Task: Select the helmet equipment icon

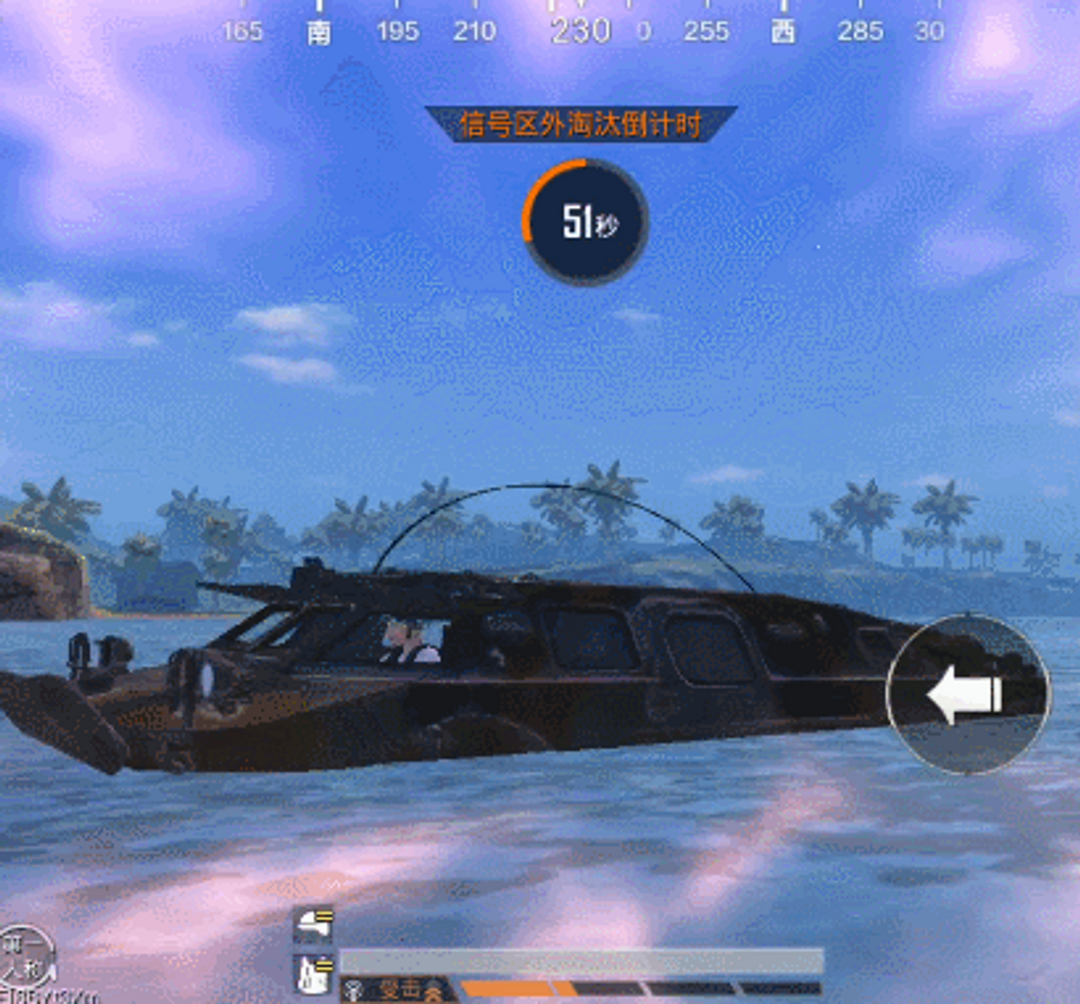Action: click(x=313, y=926)
